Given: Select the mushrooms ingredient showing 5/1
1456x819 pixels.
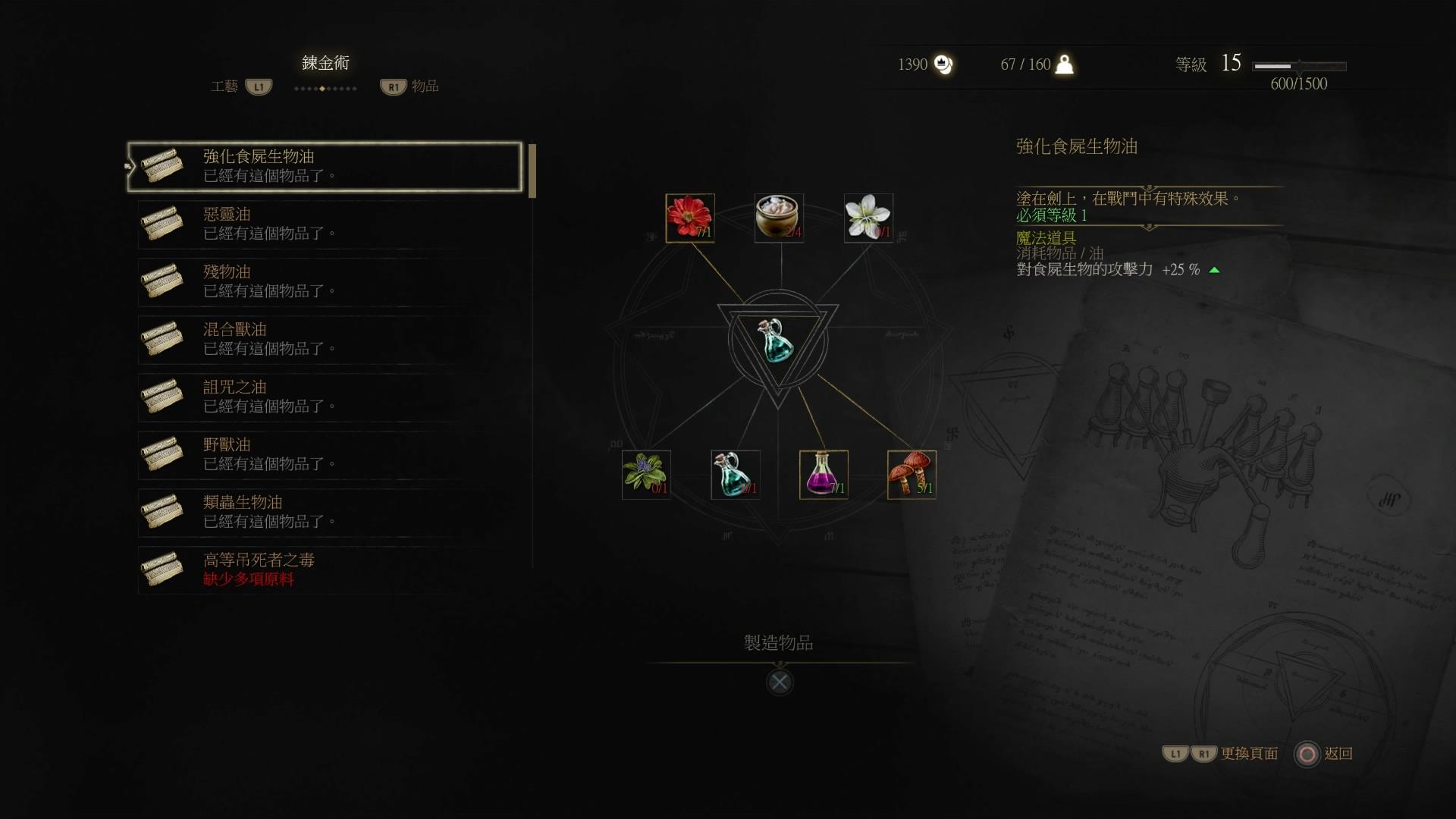Looking at the screenshot, I should (912, 474).
